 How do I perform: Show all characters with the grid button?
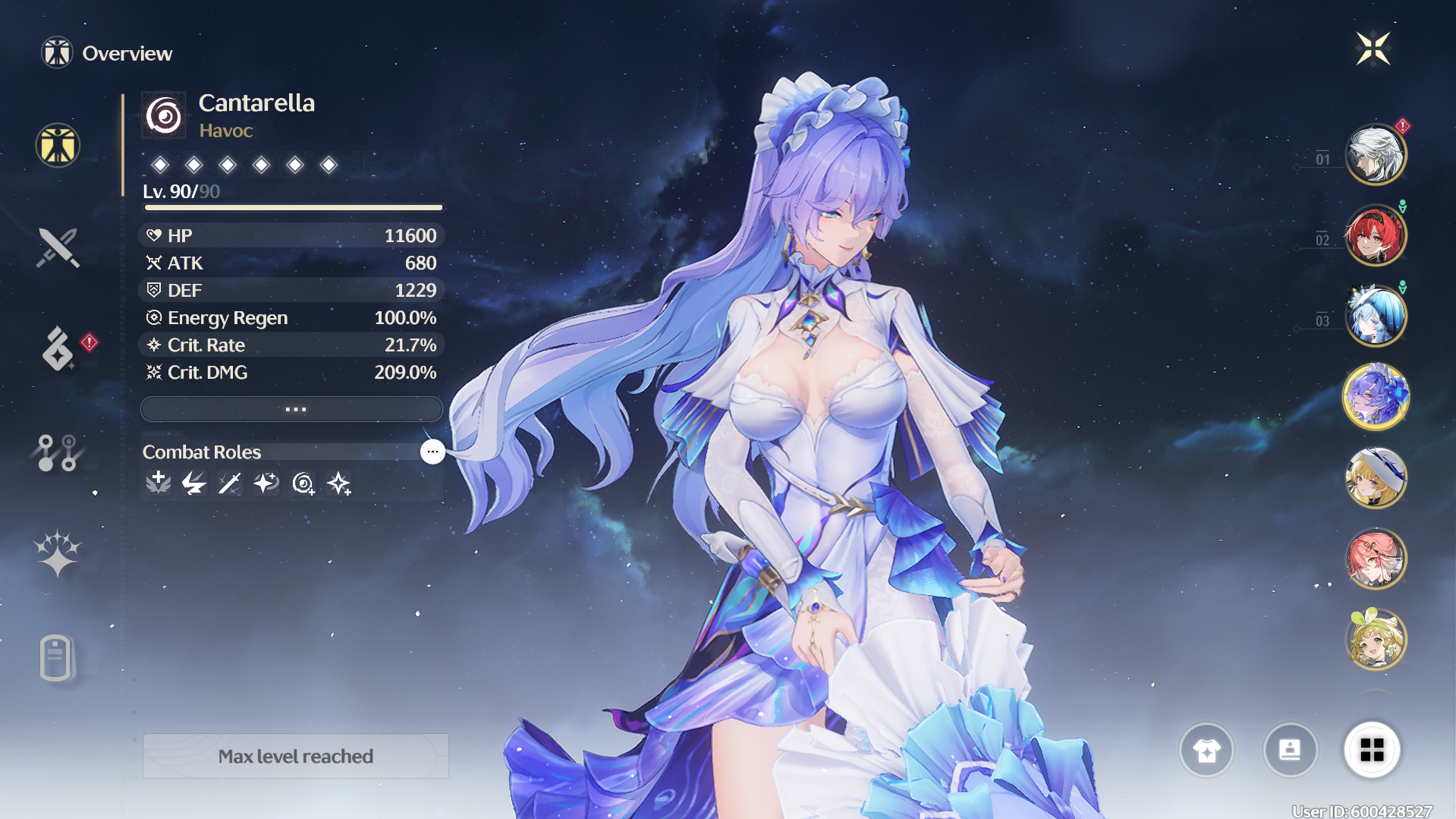click(1372, 750)
